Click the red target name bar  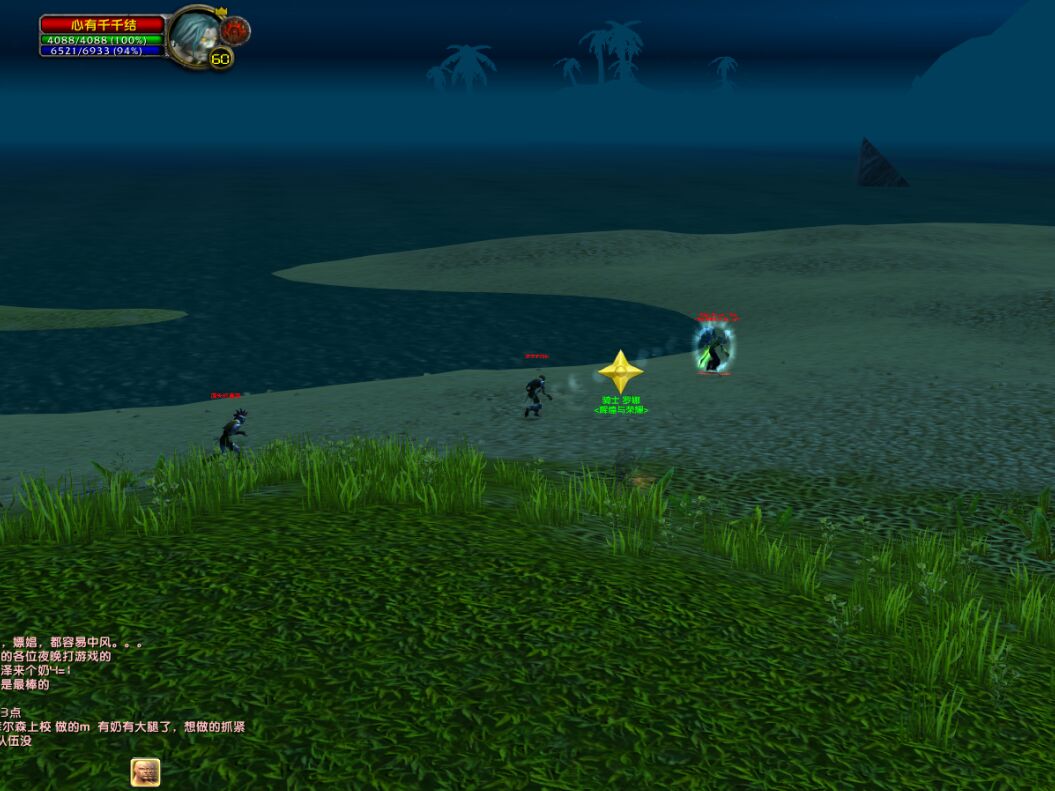point(103,24)
